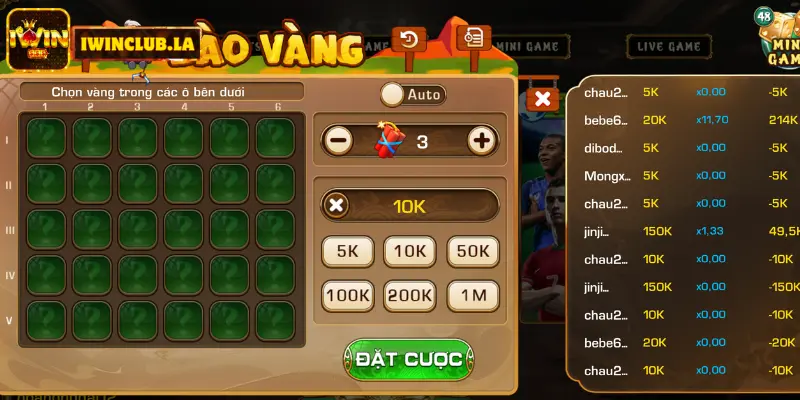Select the 200K bet chip
Viewport: 800px width, 400px height.
pyautogui.click(x=409, y=295)
